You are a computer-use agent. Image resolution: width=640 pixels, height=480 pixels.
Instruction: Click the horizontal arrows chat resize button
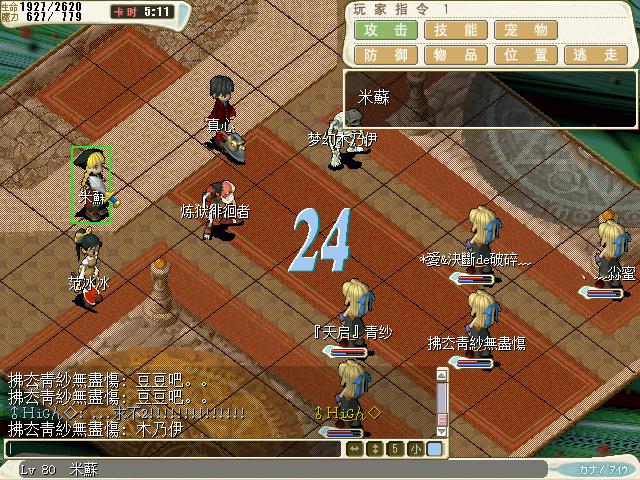click(x=355, y=449)
